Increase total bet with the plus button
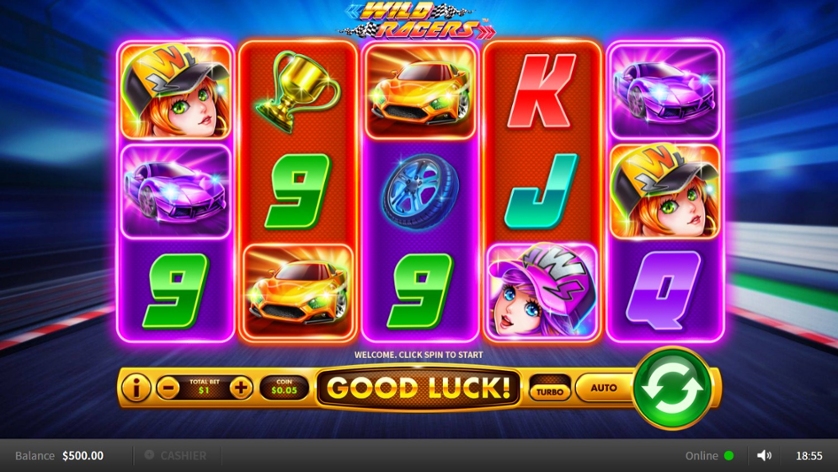This screenshot has width=838, height=472. click(241, 387)
